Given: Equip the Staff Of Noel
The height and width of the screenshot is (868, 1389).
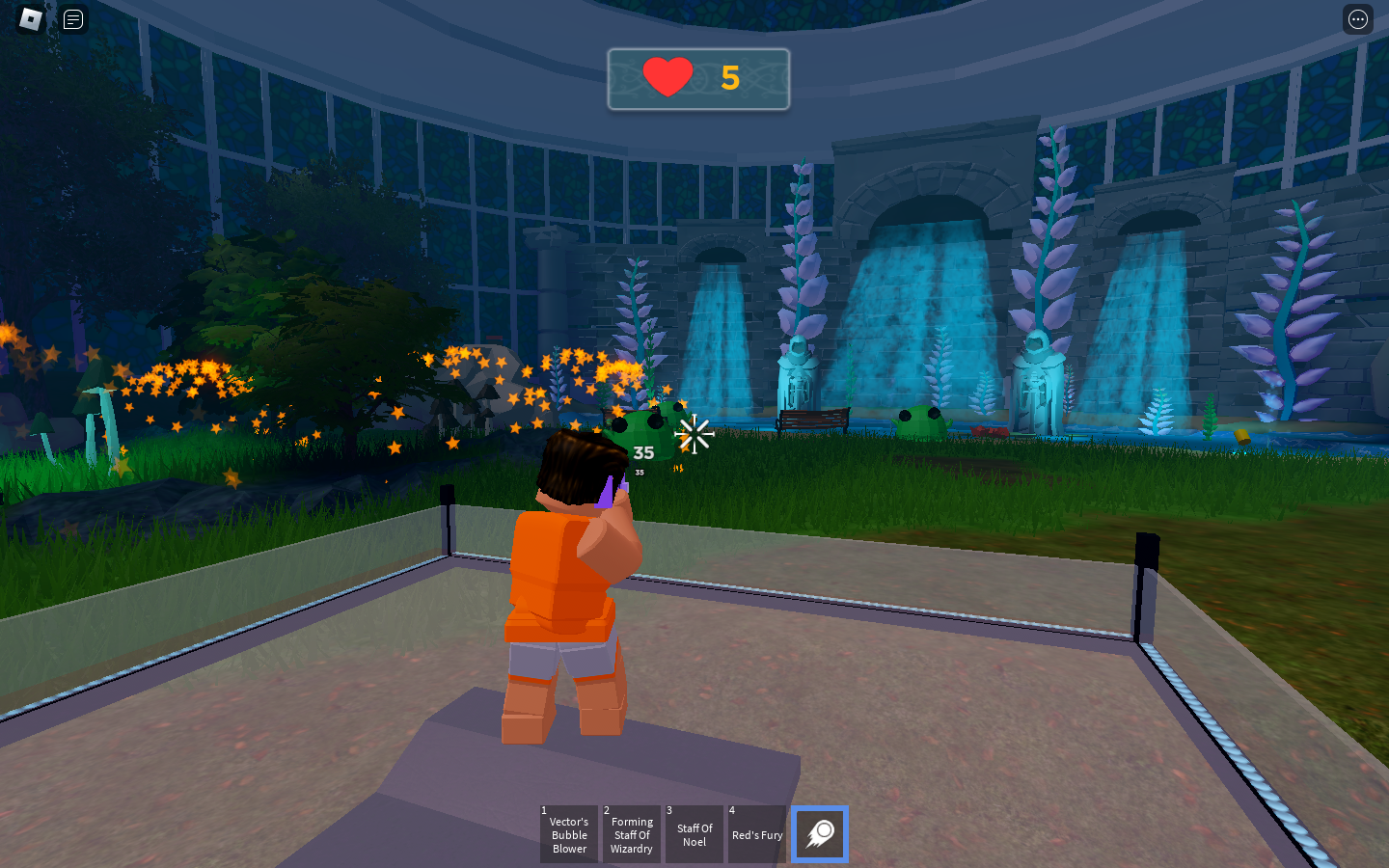Looking at the screenshot, I should (694, 833).
